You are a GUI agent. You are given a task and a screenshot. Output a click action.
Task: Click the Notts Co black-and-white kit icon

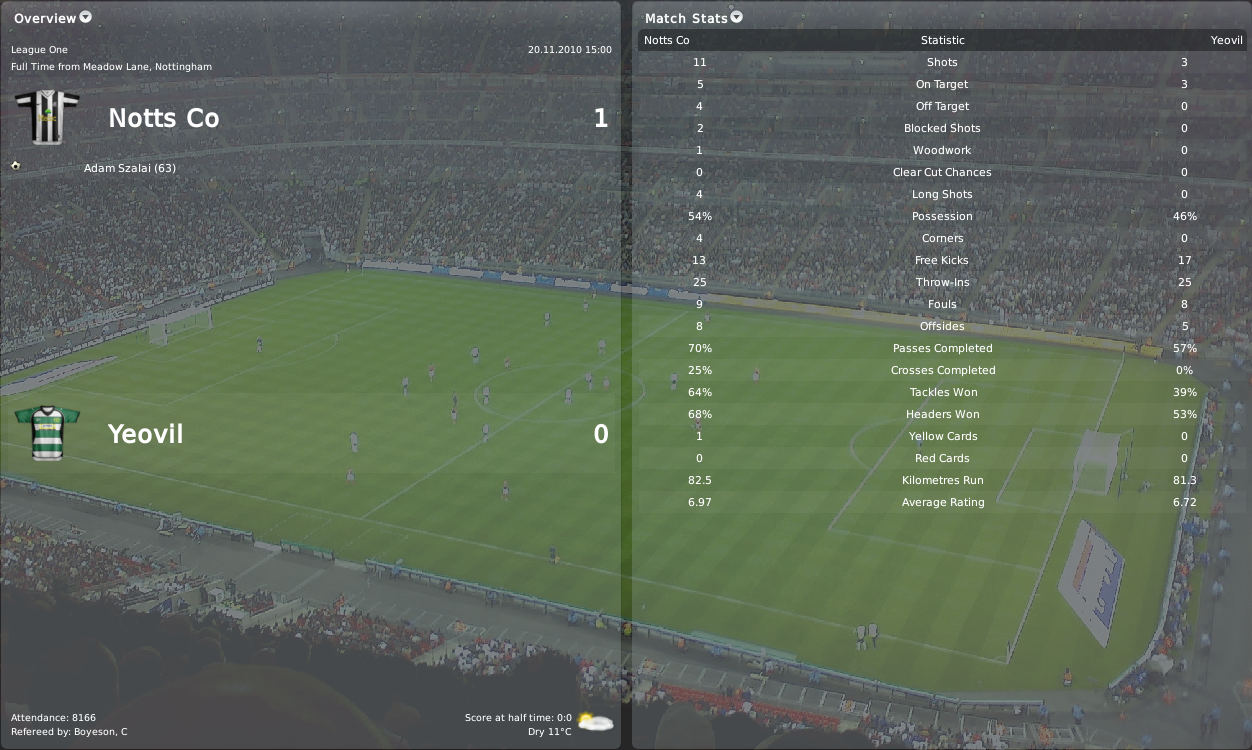click(47, 117)
